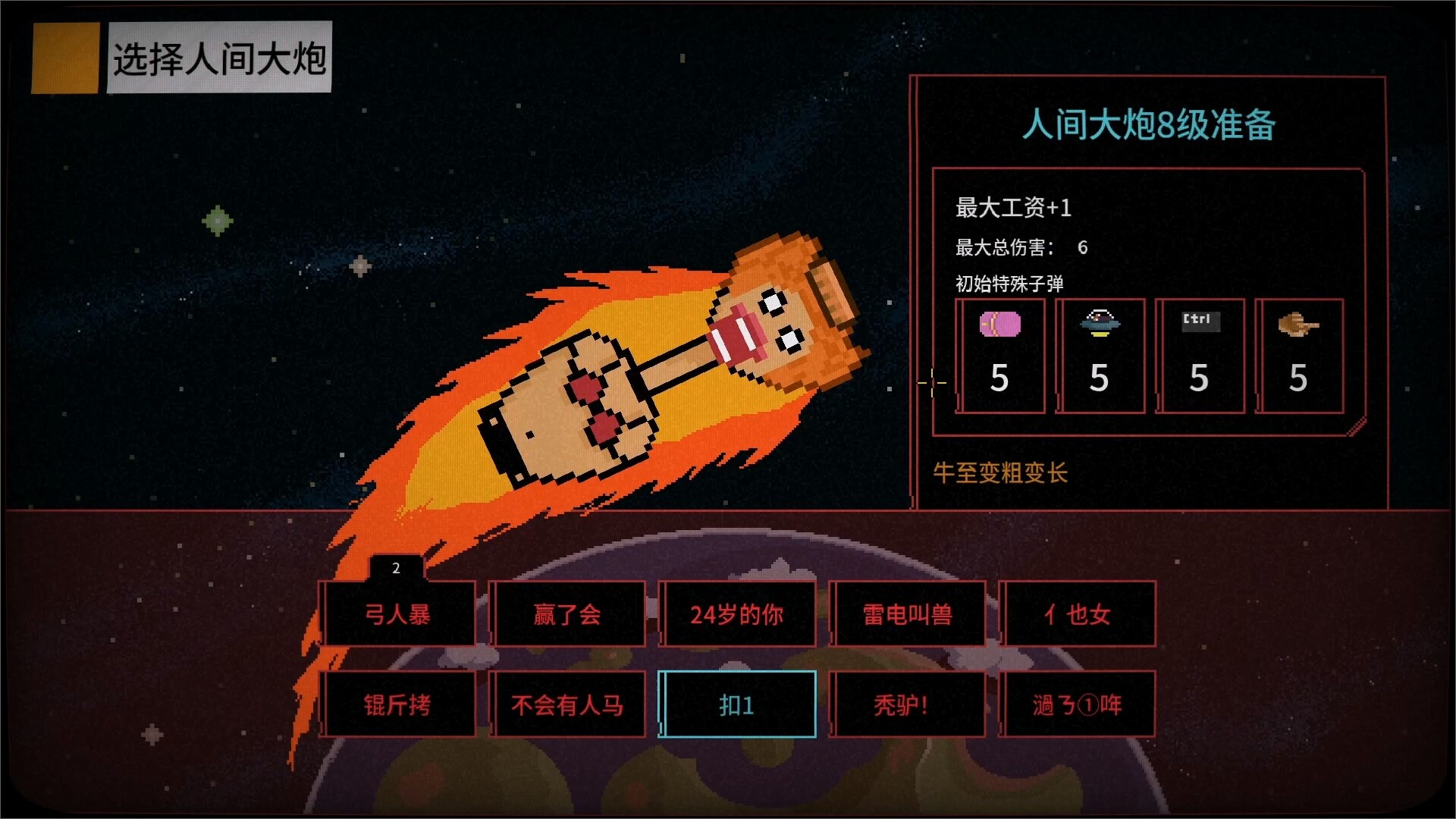Screen dimensions: 1456x819
Task: Select the 雷电叫兽 cannon option
Action: click(908, 614)
